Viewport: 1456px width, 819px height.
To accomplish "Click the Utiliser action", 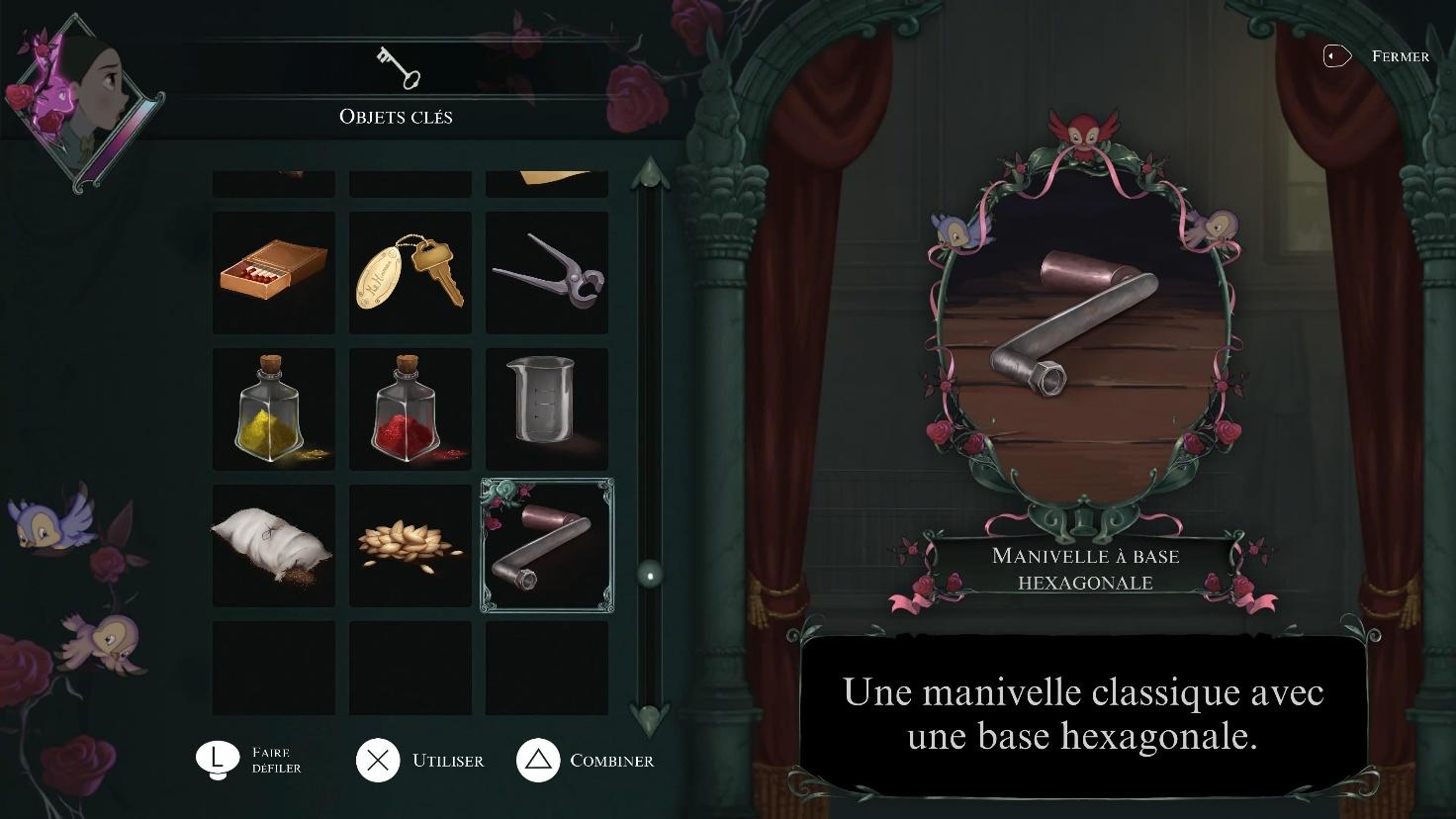I will [421, 761].
